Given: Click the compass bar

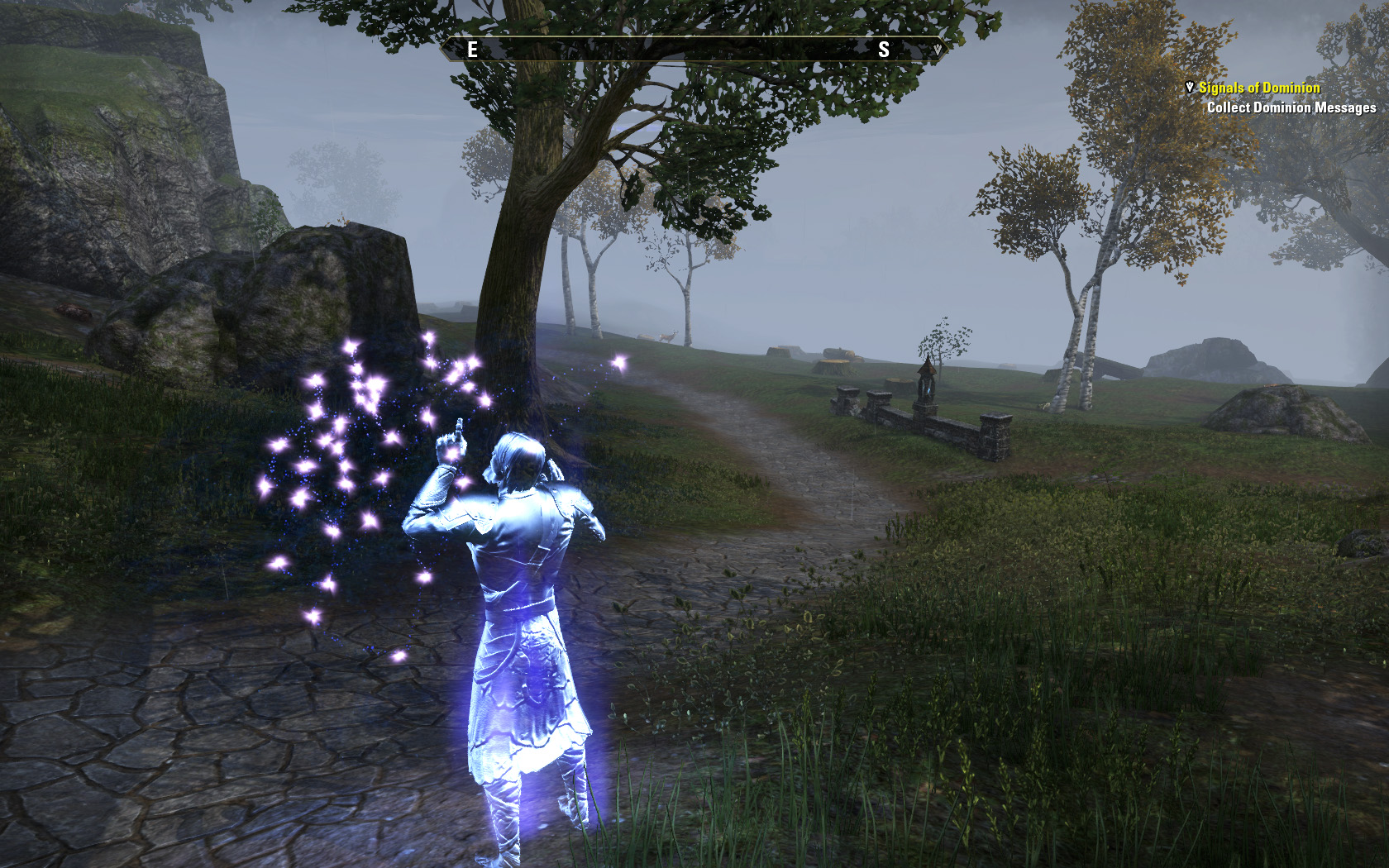Looking at the screenshot, I should (693, 50).
